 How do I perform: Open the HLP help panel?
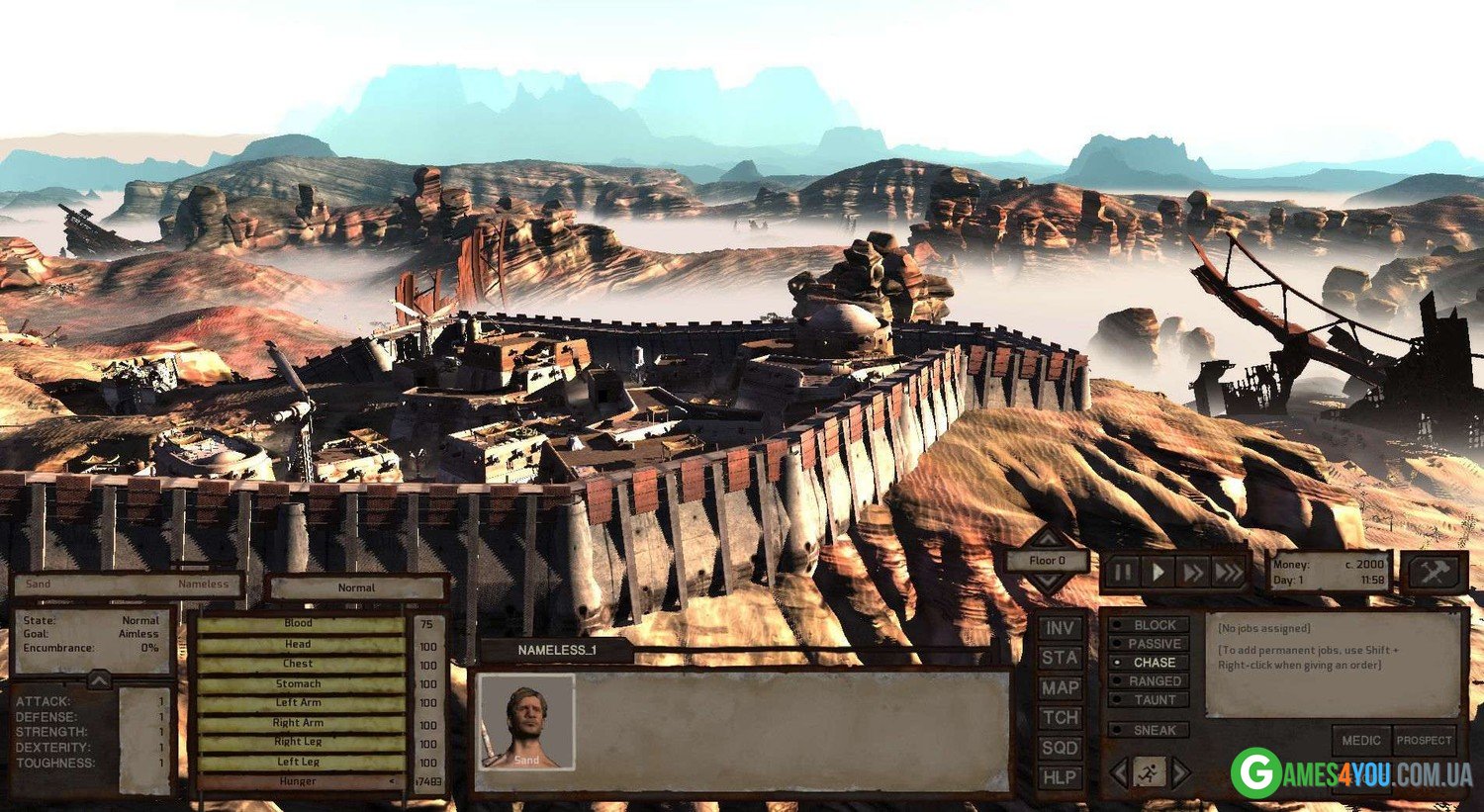[x=1060, y=777]
